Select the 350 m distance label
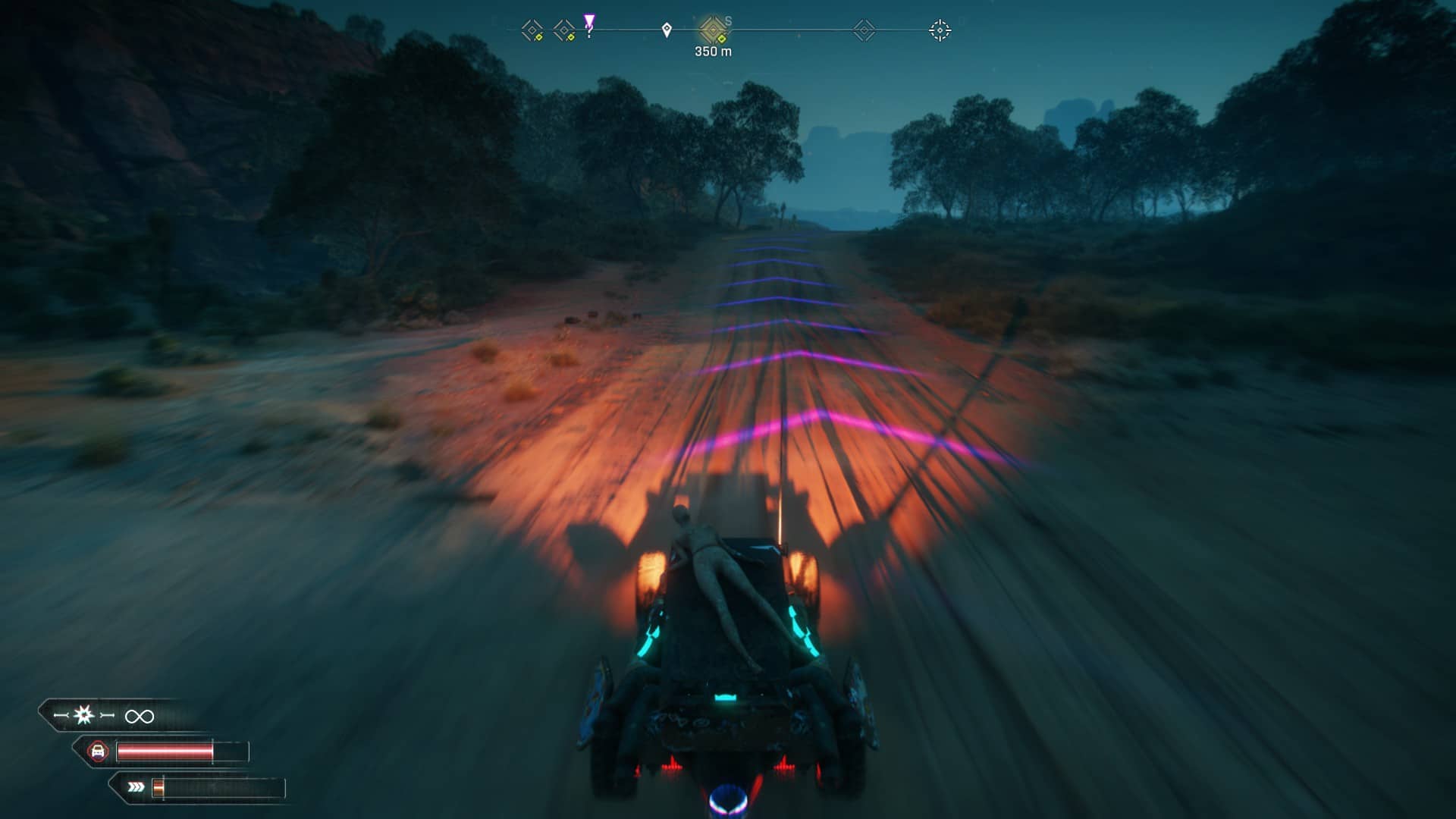Image resolution: width=1456 pixels, height=819 pixels. pyautogui.click(x=713, y=52)
